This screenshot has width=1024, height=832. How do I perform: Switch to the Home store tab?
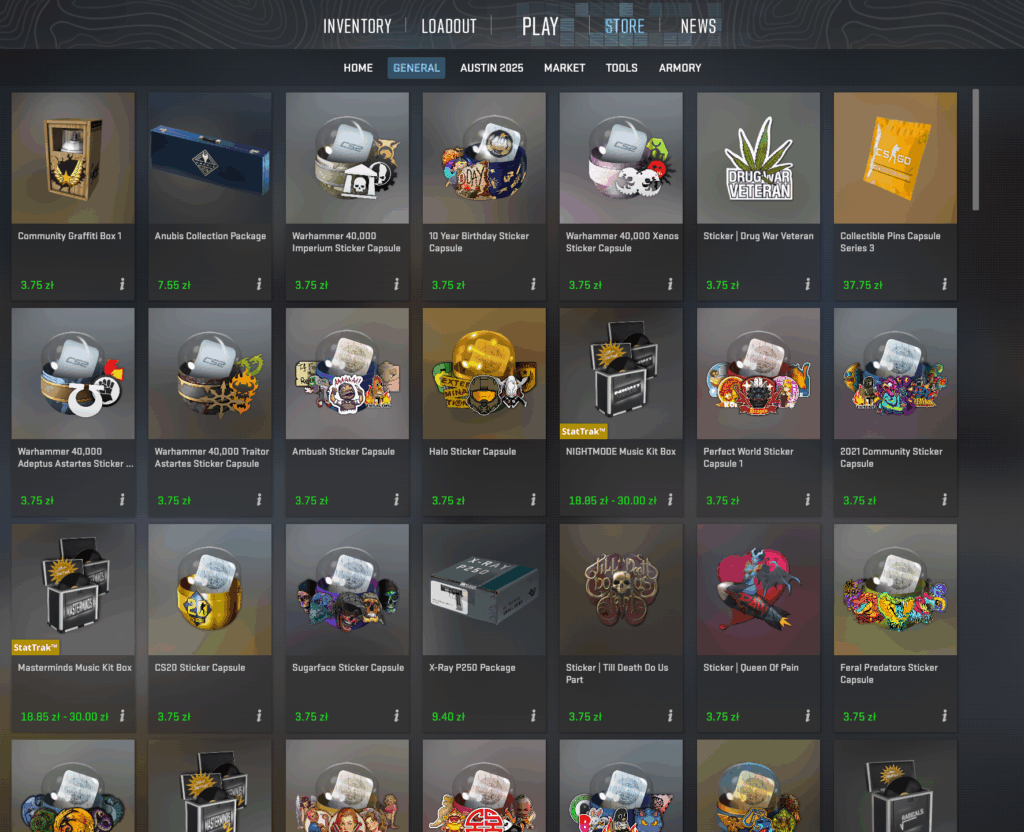(358, 68)
